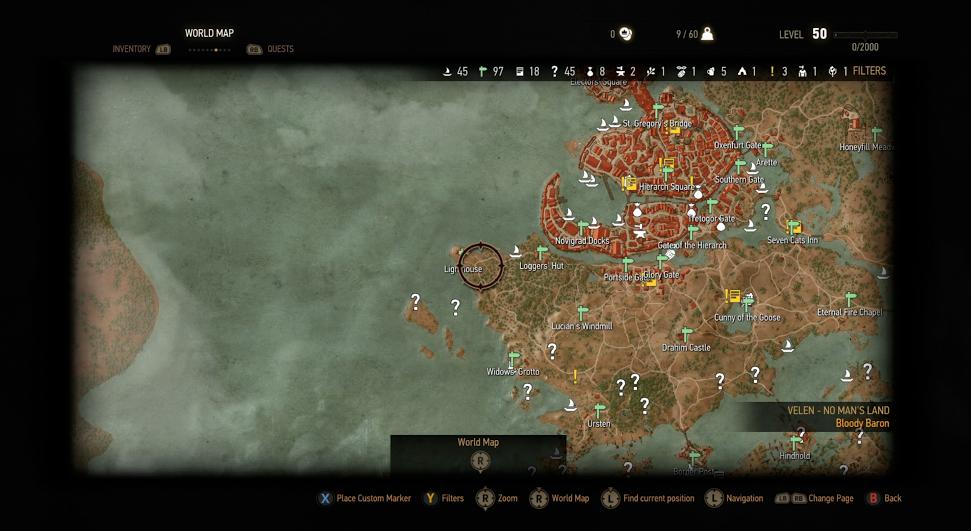Viewport: 971px width, 531px height.
Task: Choose the Lucian's Windmill signpost
Action: click(x=583, y=314)
